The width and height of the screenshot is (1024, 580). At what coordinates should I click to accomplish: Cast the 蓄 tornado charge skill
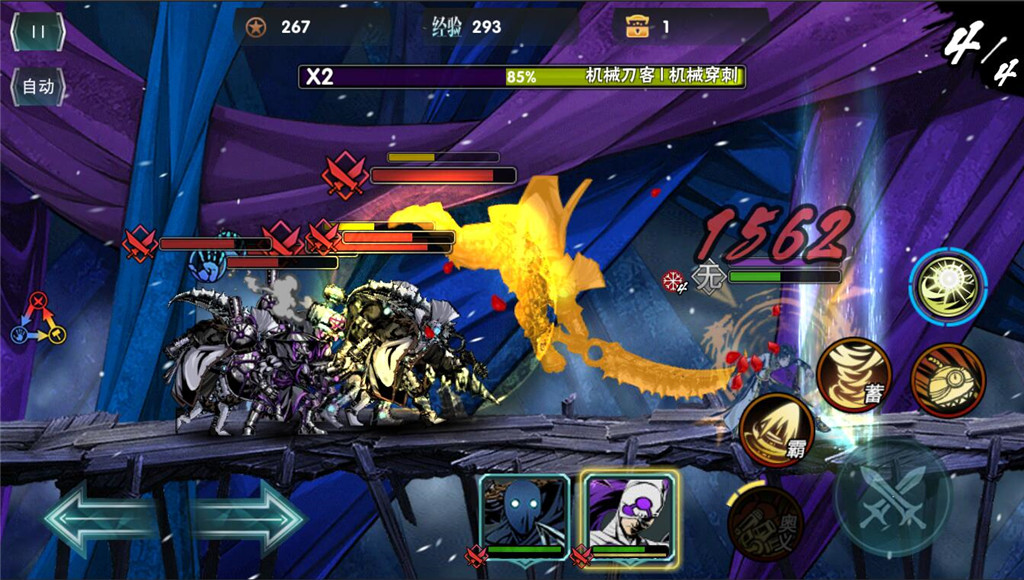[x=853, y=376]
